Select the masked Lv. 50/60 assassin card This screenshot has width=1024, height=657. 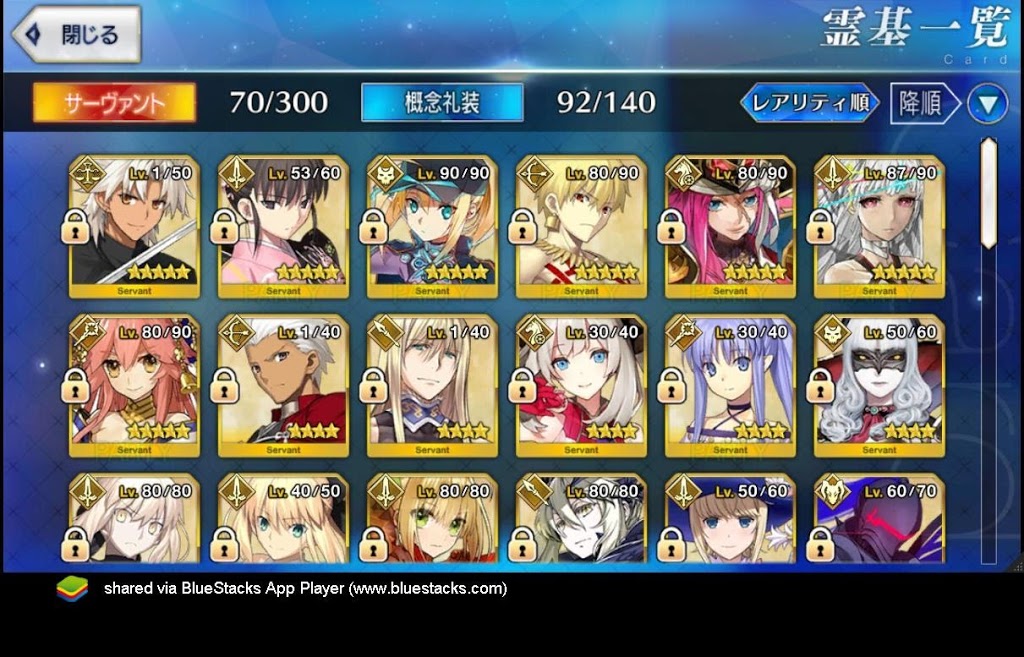coord(880,385)
